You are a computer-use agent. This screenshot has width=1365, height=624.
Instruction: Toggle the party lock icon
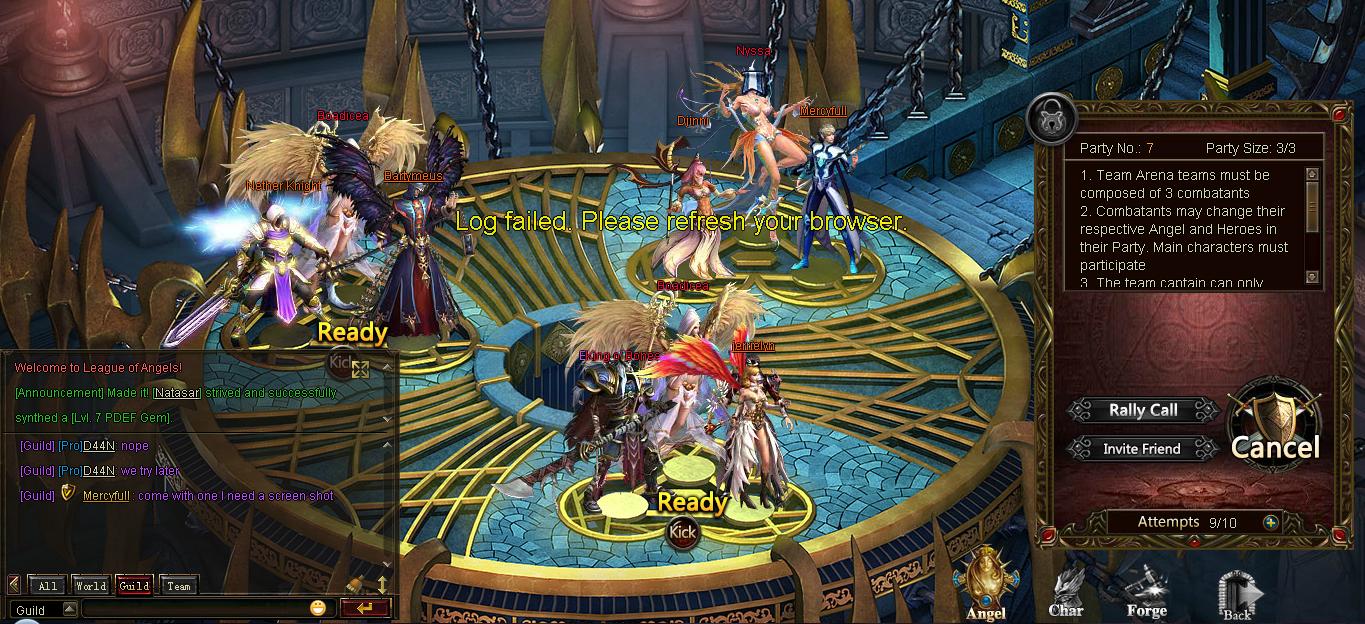click(x=1050, y=119)
